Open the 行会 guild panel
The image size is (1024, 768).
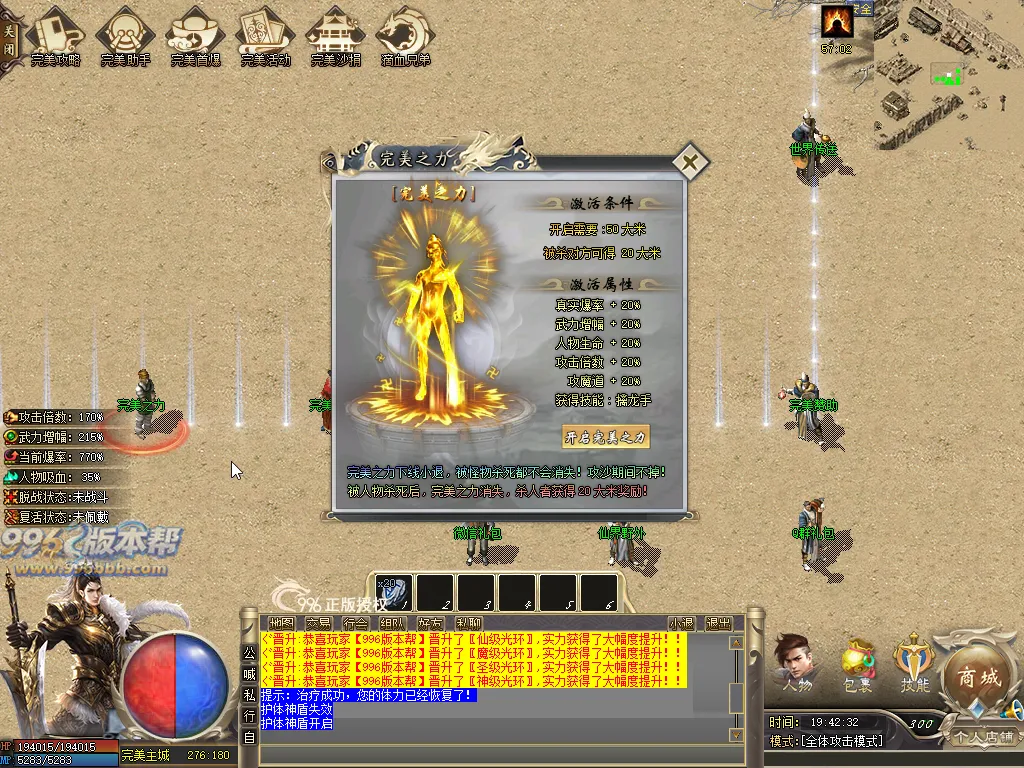(355, 623)
